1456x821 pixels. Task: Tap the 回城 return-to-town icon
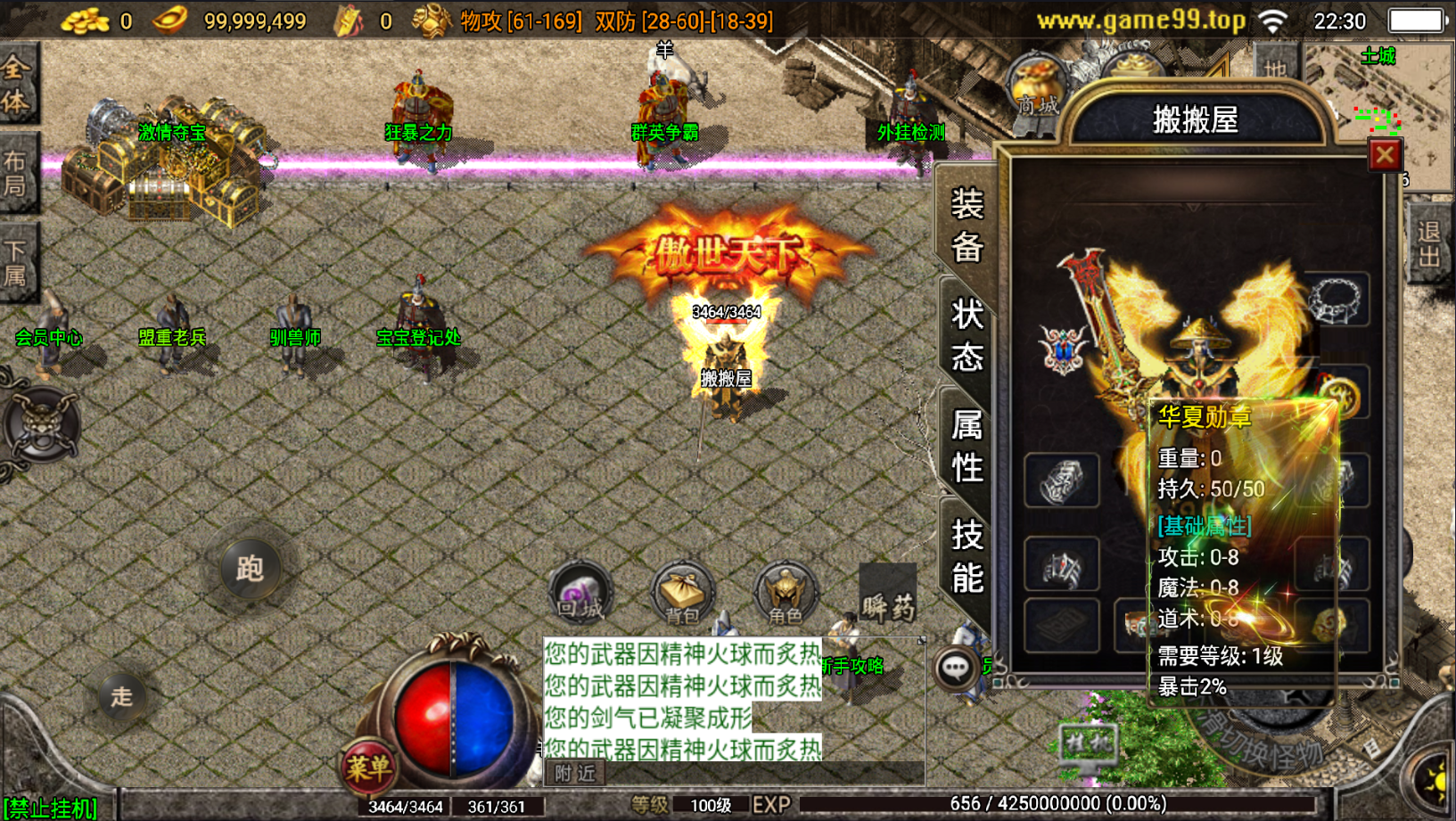[581, 591]
